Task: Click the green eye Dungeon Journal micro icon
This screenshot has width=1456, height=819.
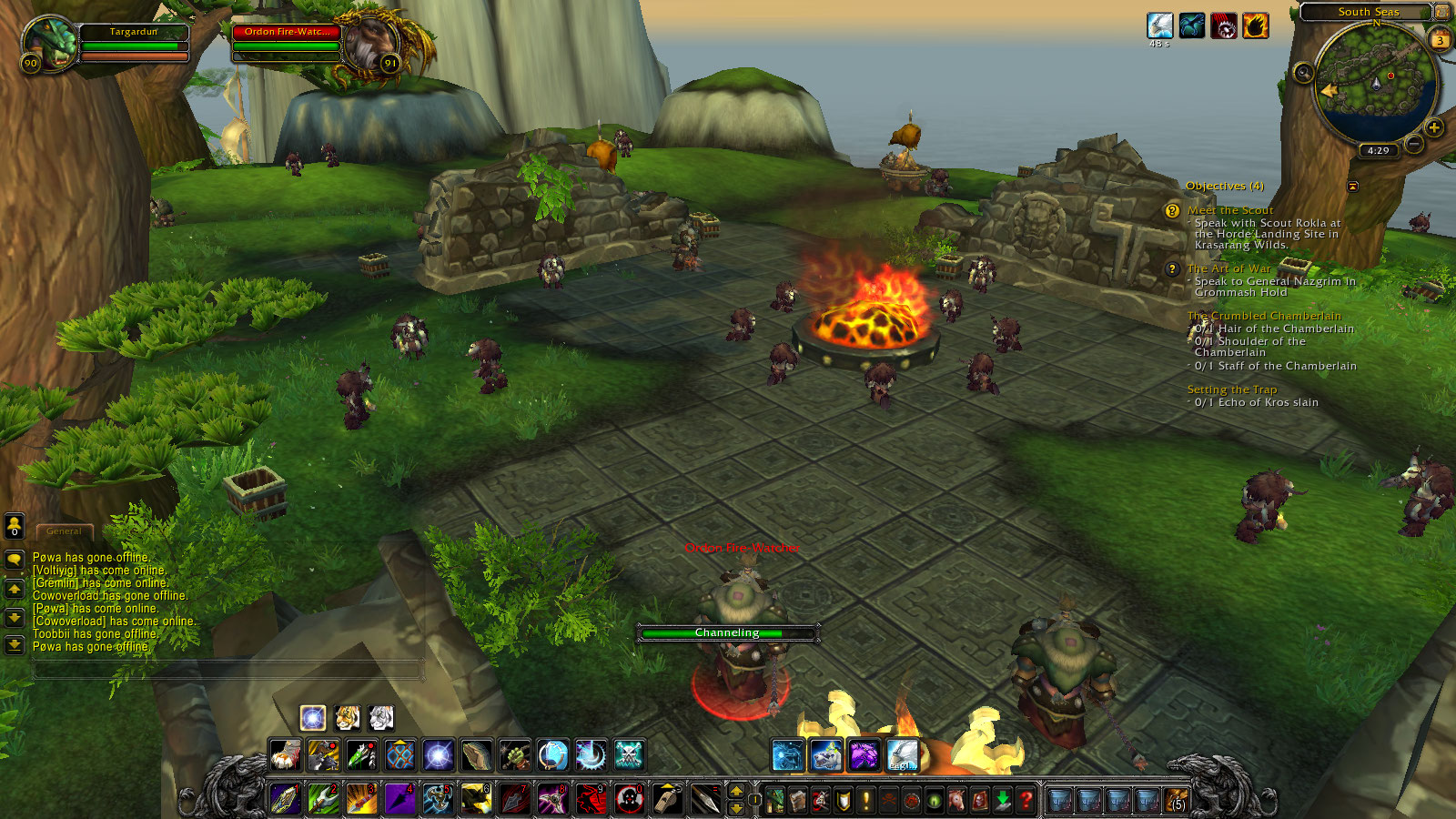Action: [x=935, y=799]
